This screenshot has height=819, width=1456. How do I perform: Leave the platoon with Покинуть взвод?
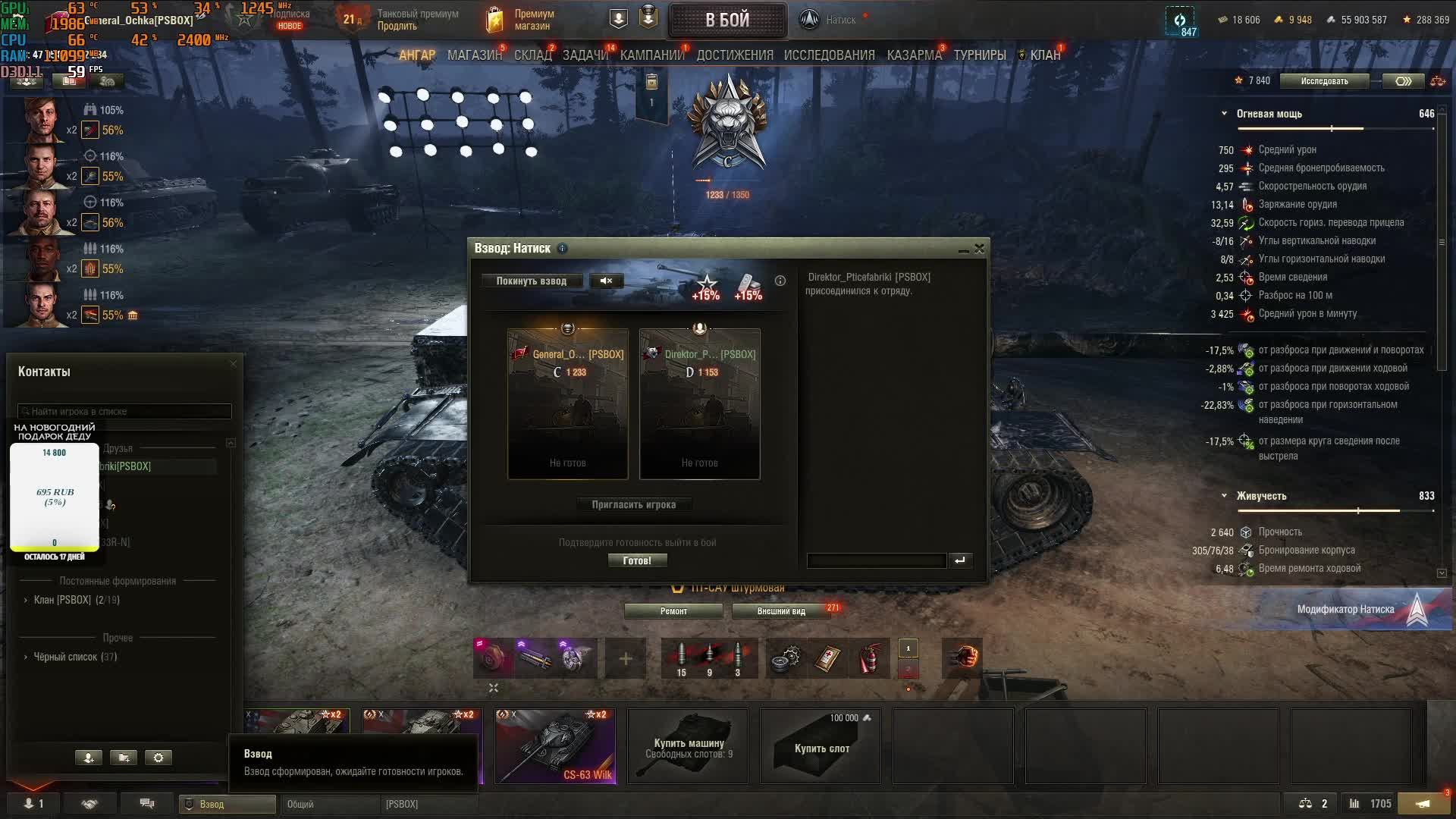point(531,281)
